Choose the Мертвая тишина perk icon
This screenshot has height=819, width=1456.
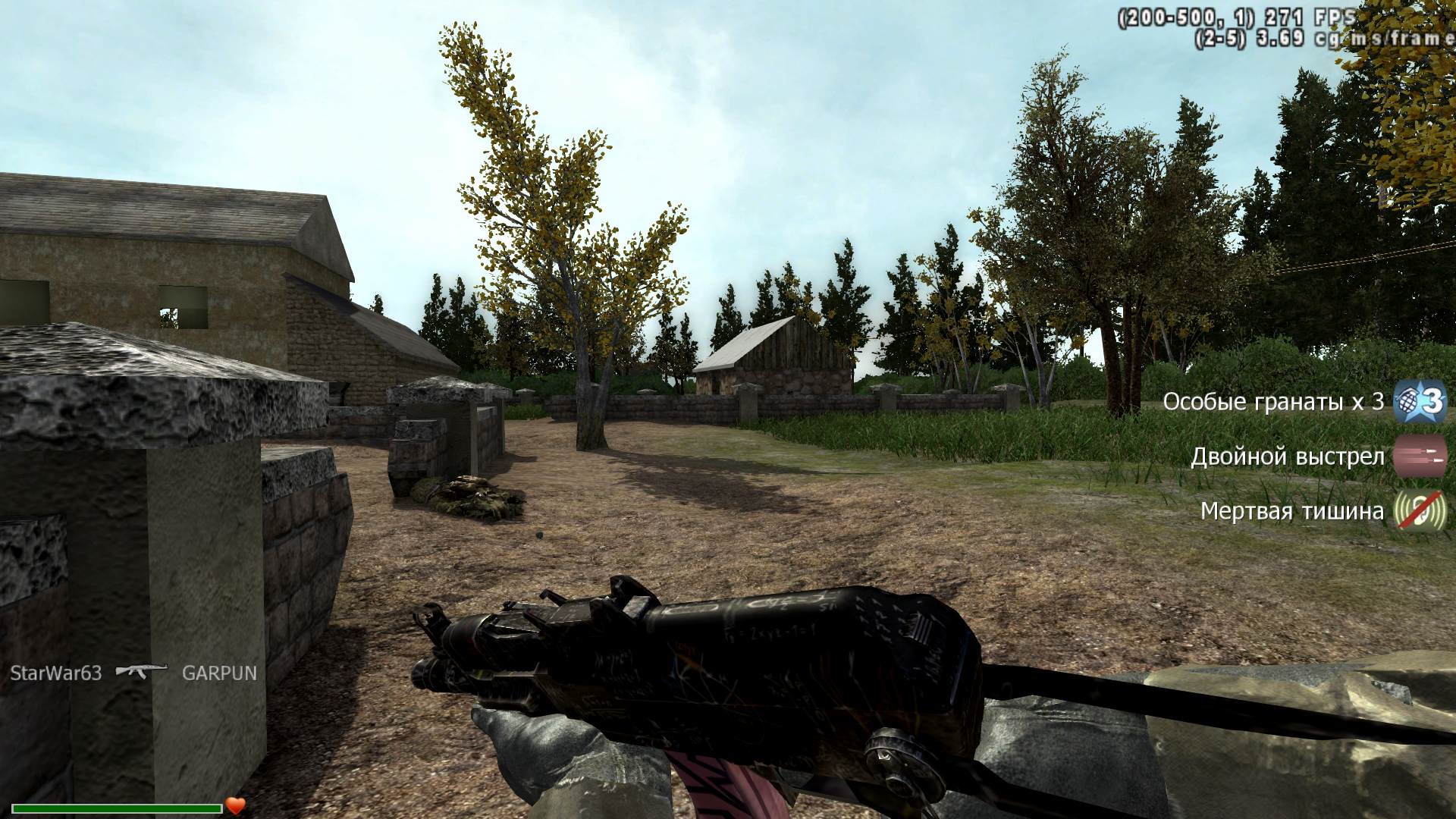[x=1420, y=511]
